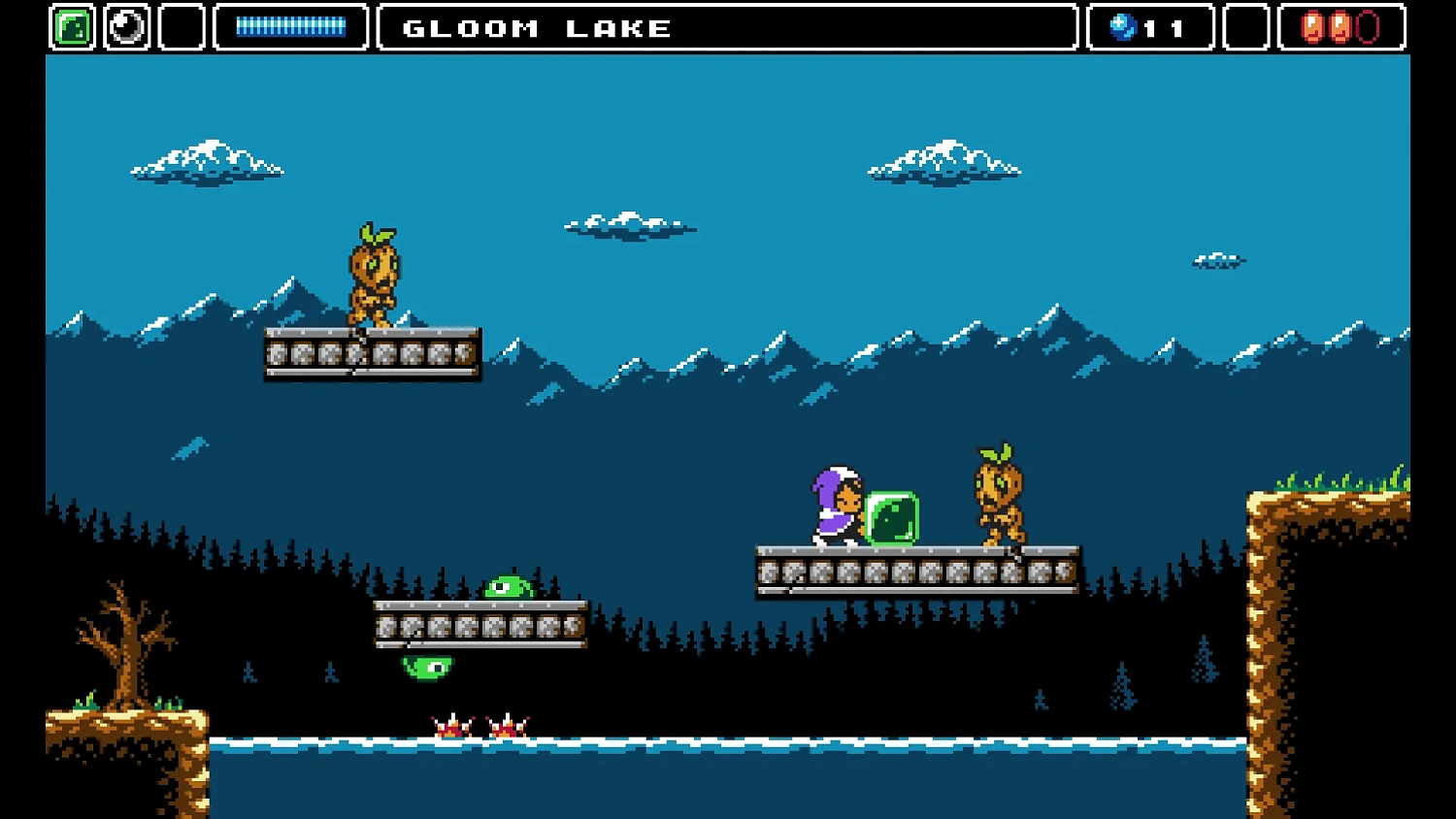Click the empty item slot in the HUD
The height and width of the screenshot is (819, 1456).
coord(181,27)
